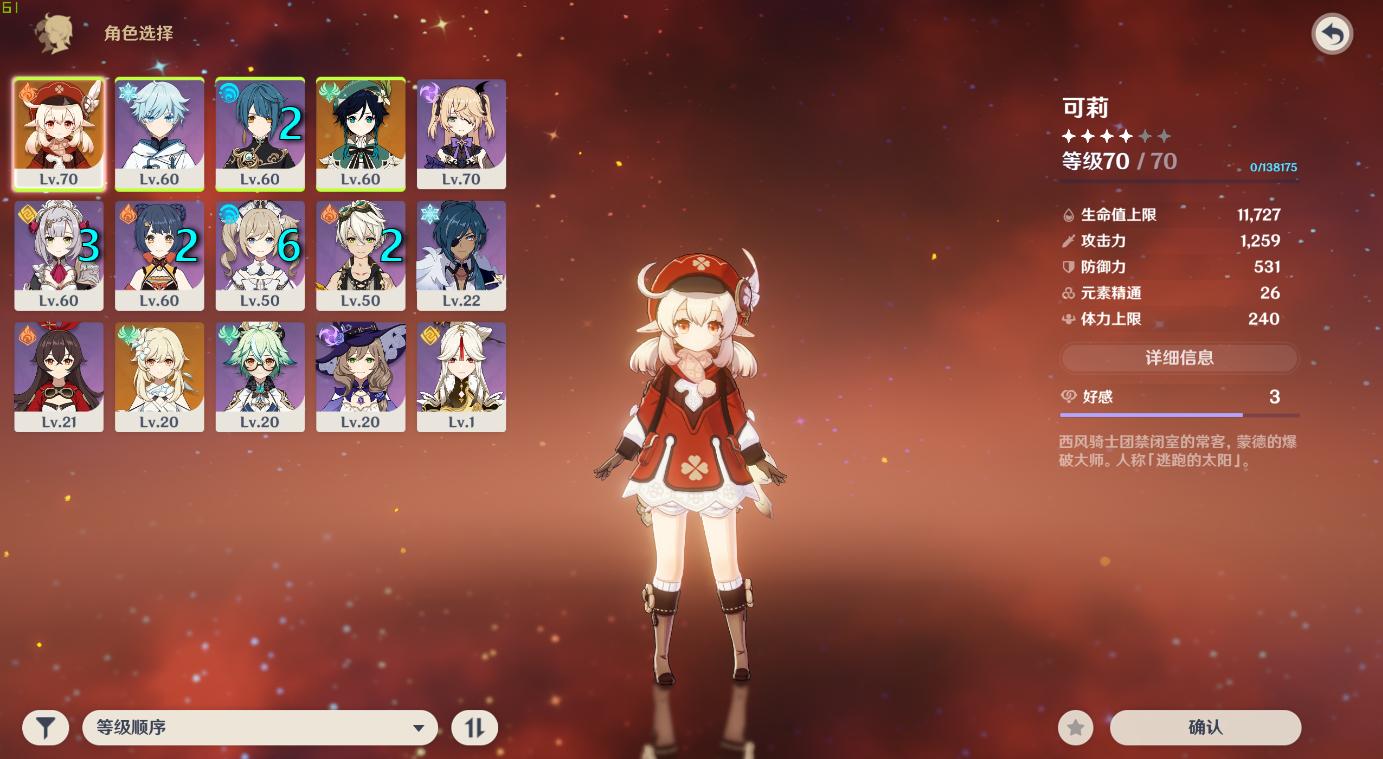
Task: Select Lisa's Lv.20 card
Action: point(361,376)
